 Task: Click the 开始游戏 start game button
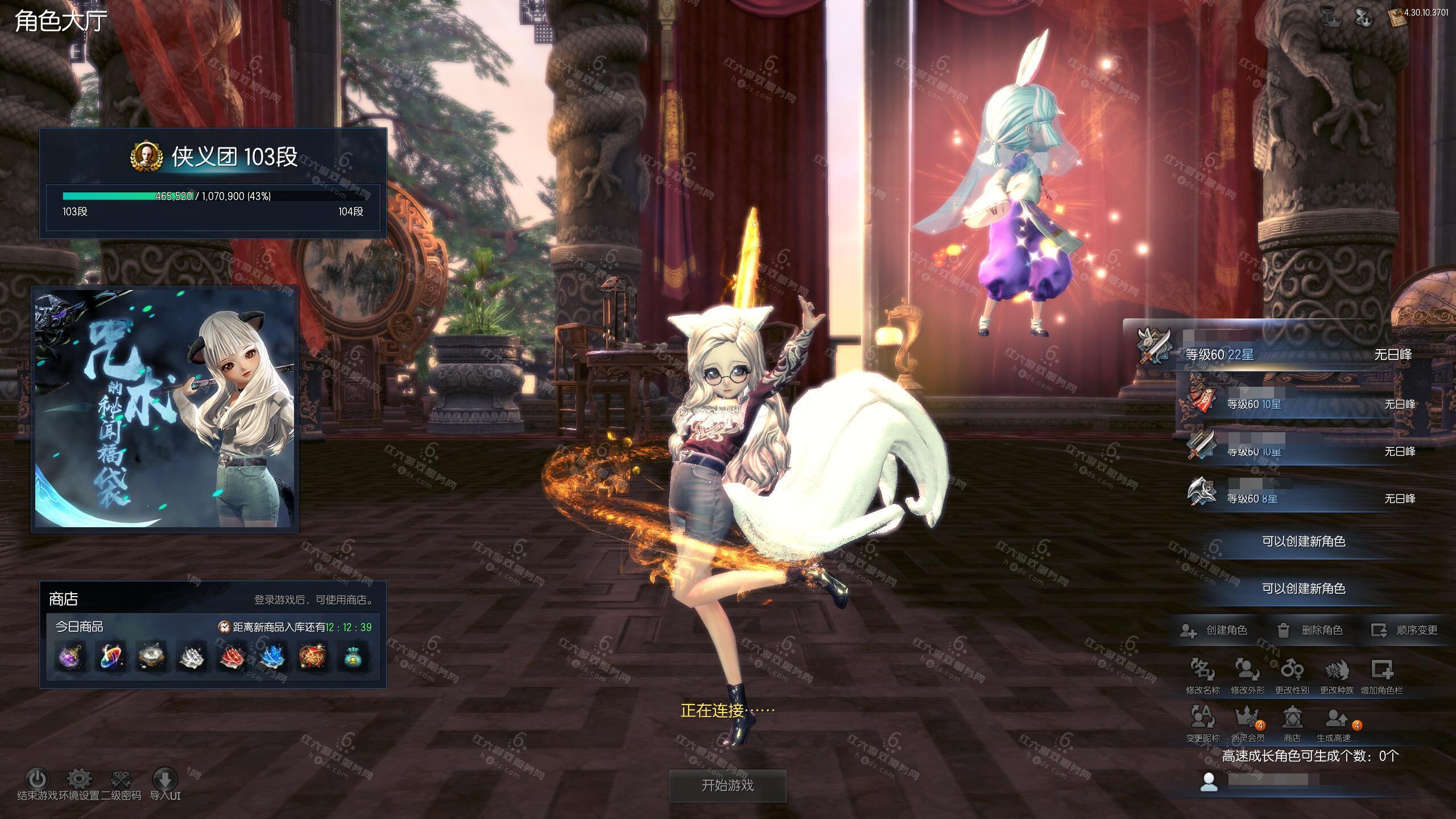727,785
